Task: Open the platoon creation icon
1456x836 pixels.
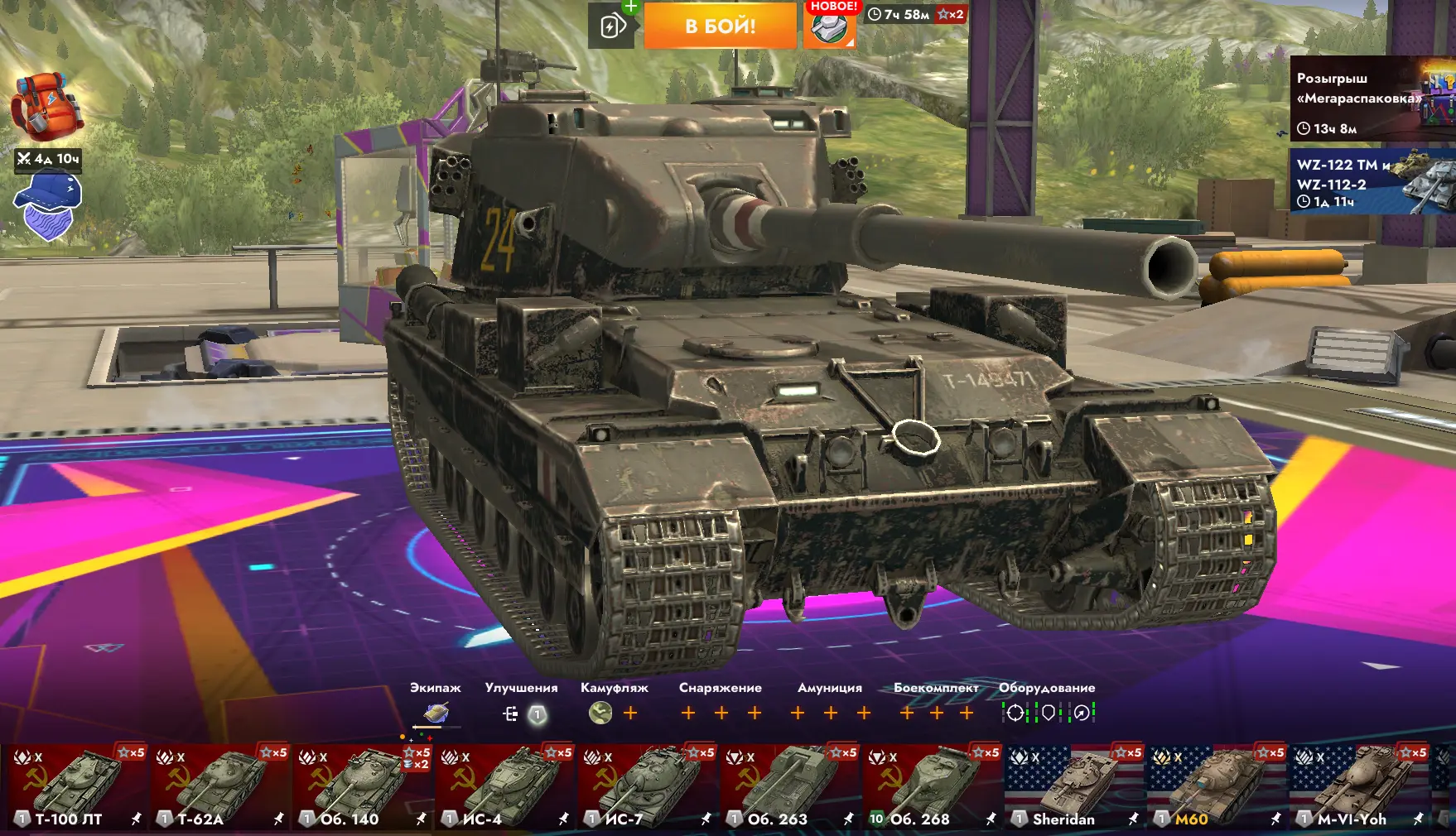Action: coord(612,26)
